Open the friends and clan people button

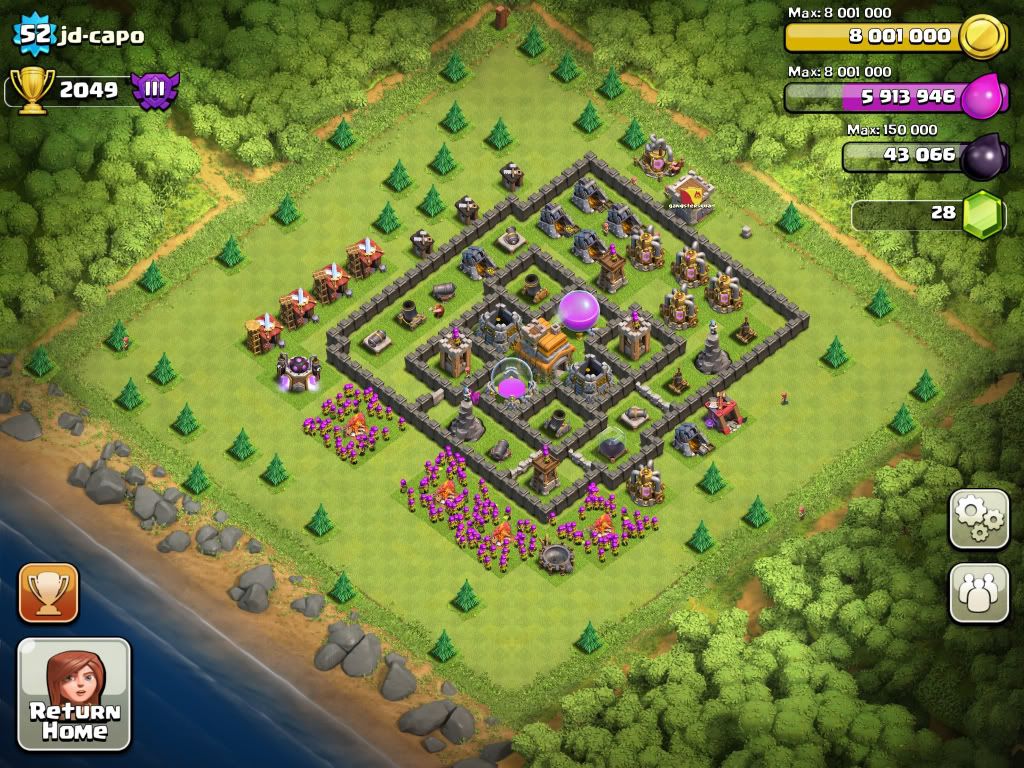pos(979,593)
